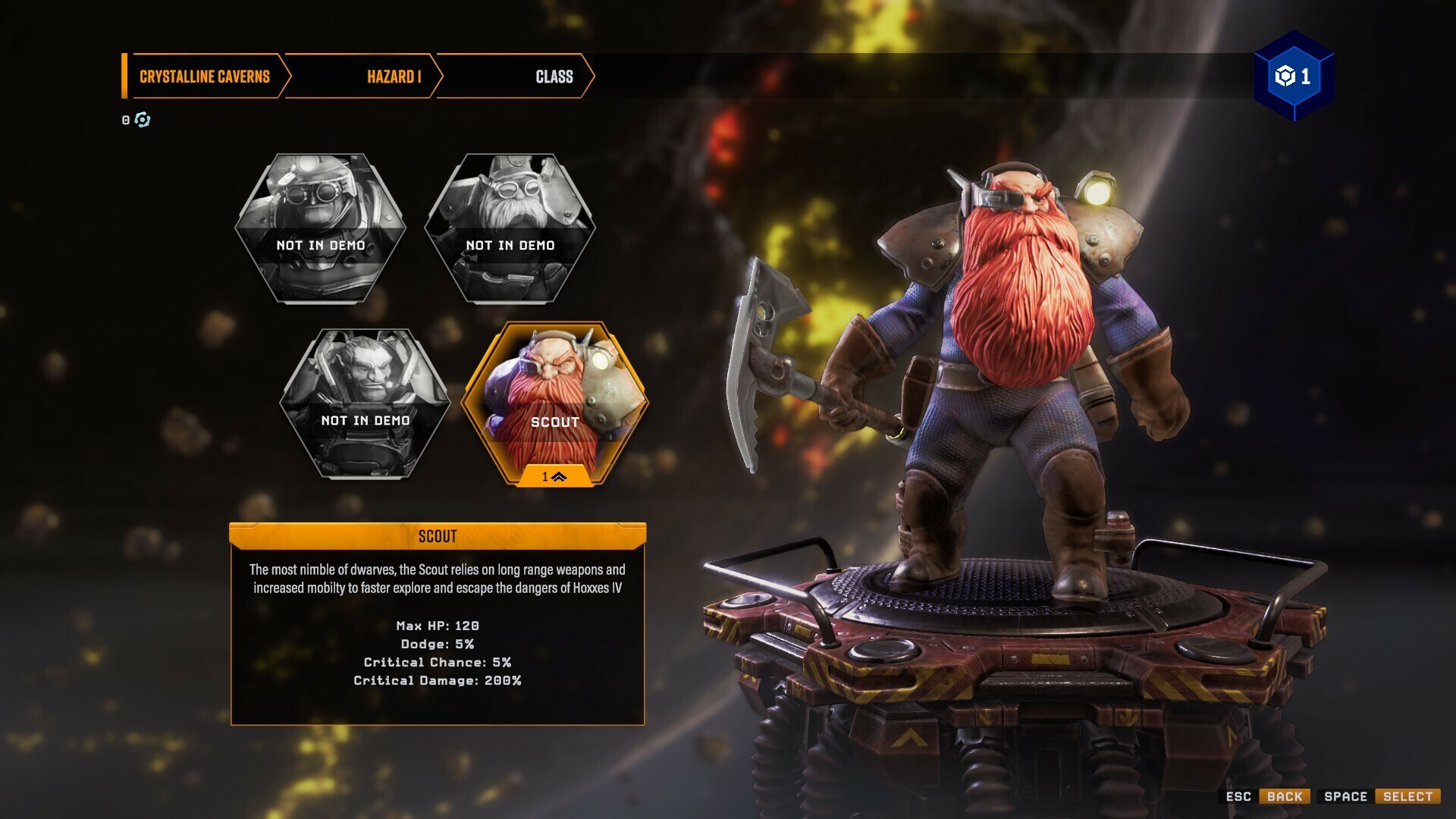Switch to the CRYSTALLINE CAVERNS tab
The height and width of the screenshot is (819, 1456).
point(203,76)
